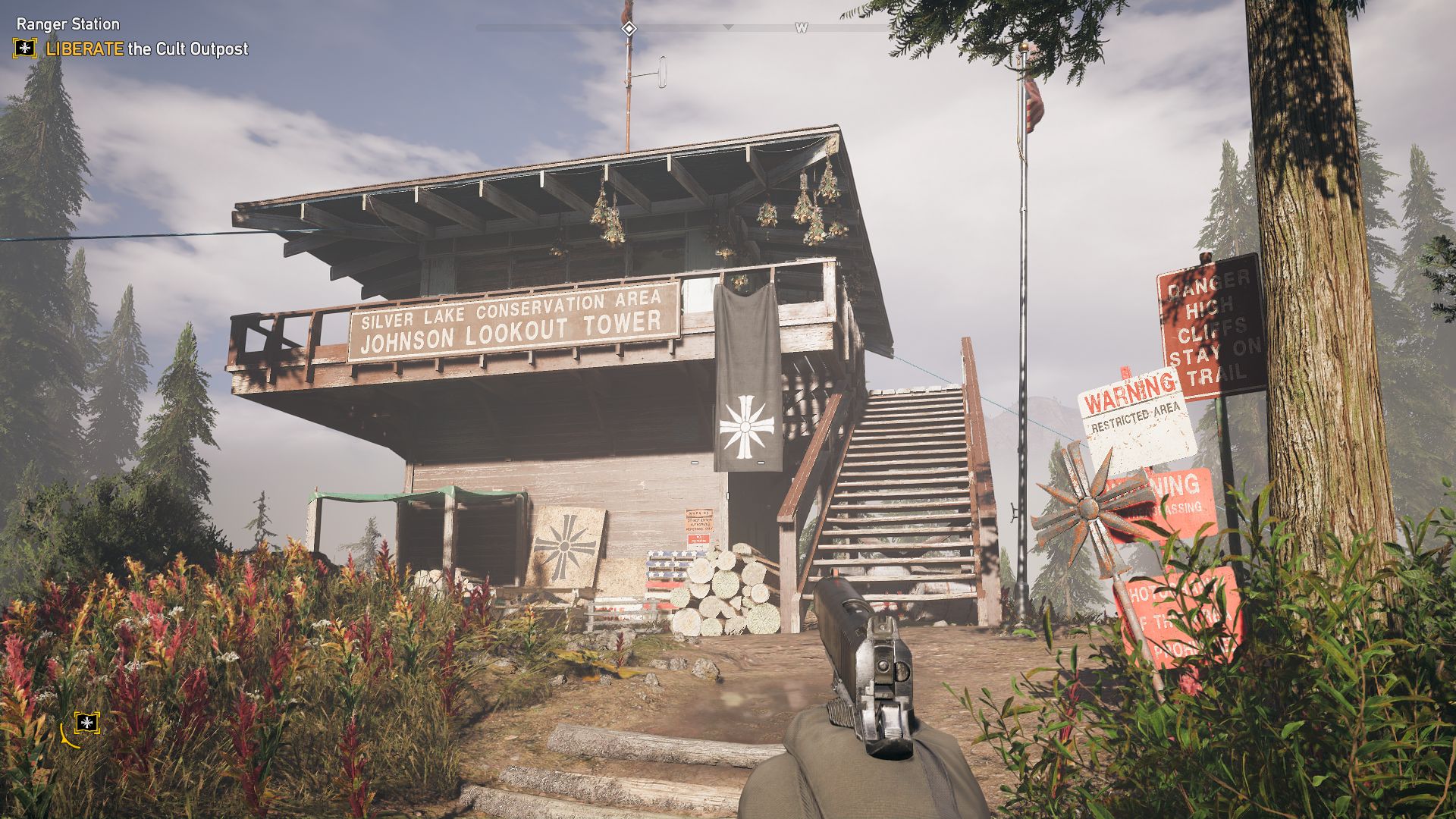The width and height of the screenshot is (1456, 819).
Task: Click the diamond waypoint marker on the compass
Action: (x=629, y=29)
